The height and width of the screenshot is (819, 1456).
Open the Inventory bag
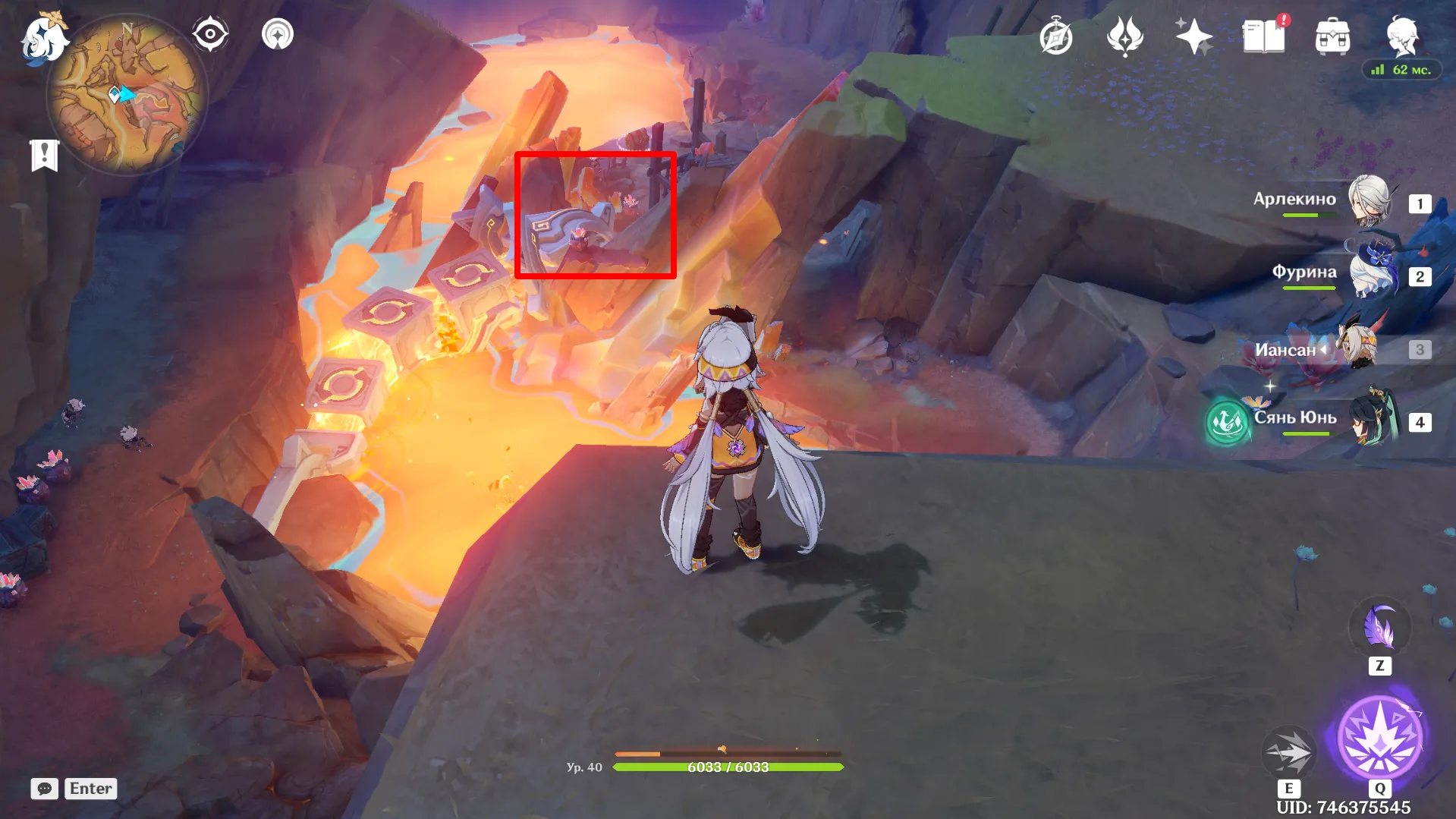pyautogui.click(x=1332, y=34)
